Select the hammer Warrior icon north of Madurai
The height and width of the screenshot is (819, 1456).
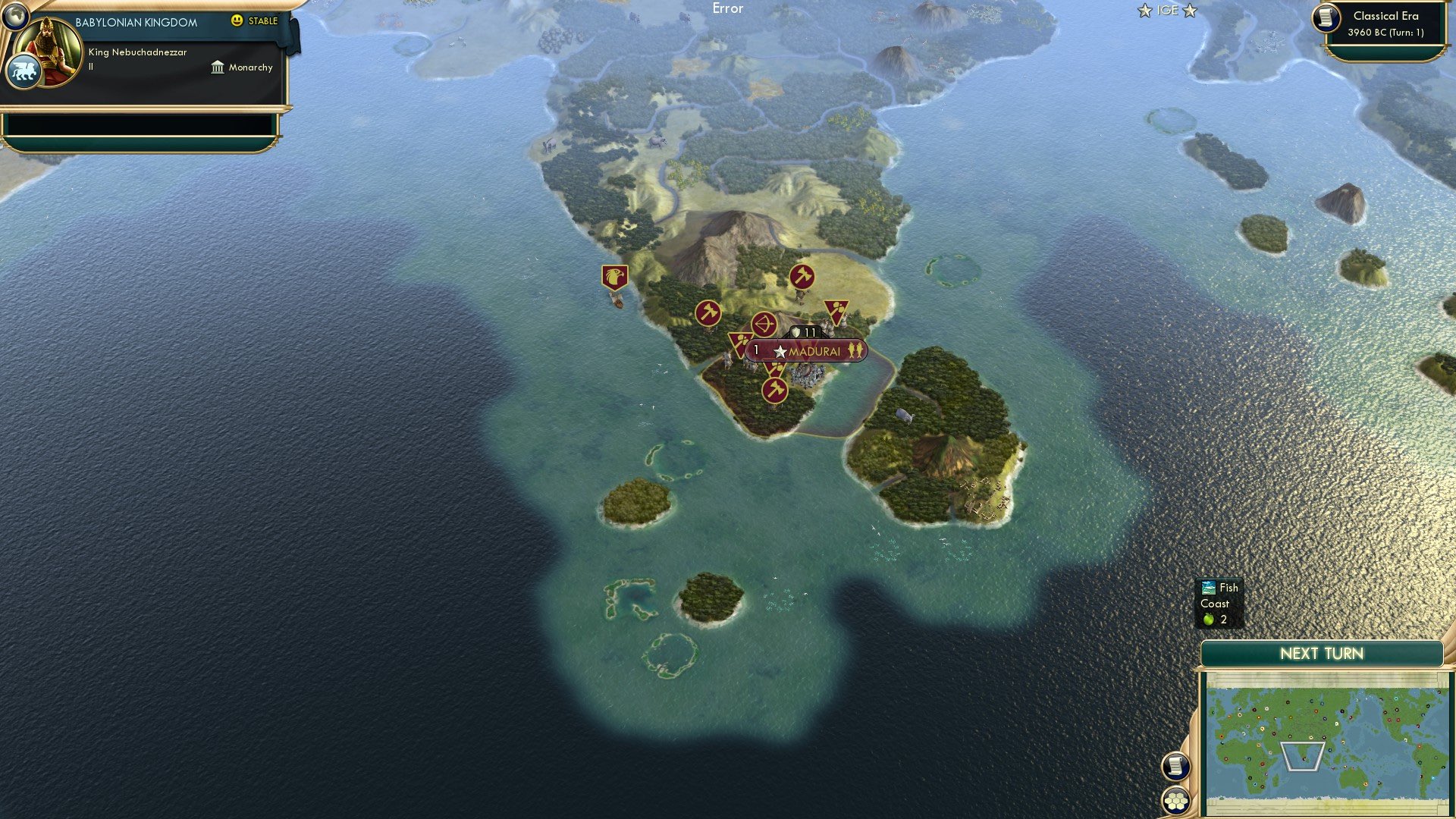pos(802,277)
